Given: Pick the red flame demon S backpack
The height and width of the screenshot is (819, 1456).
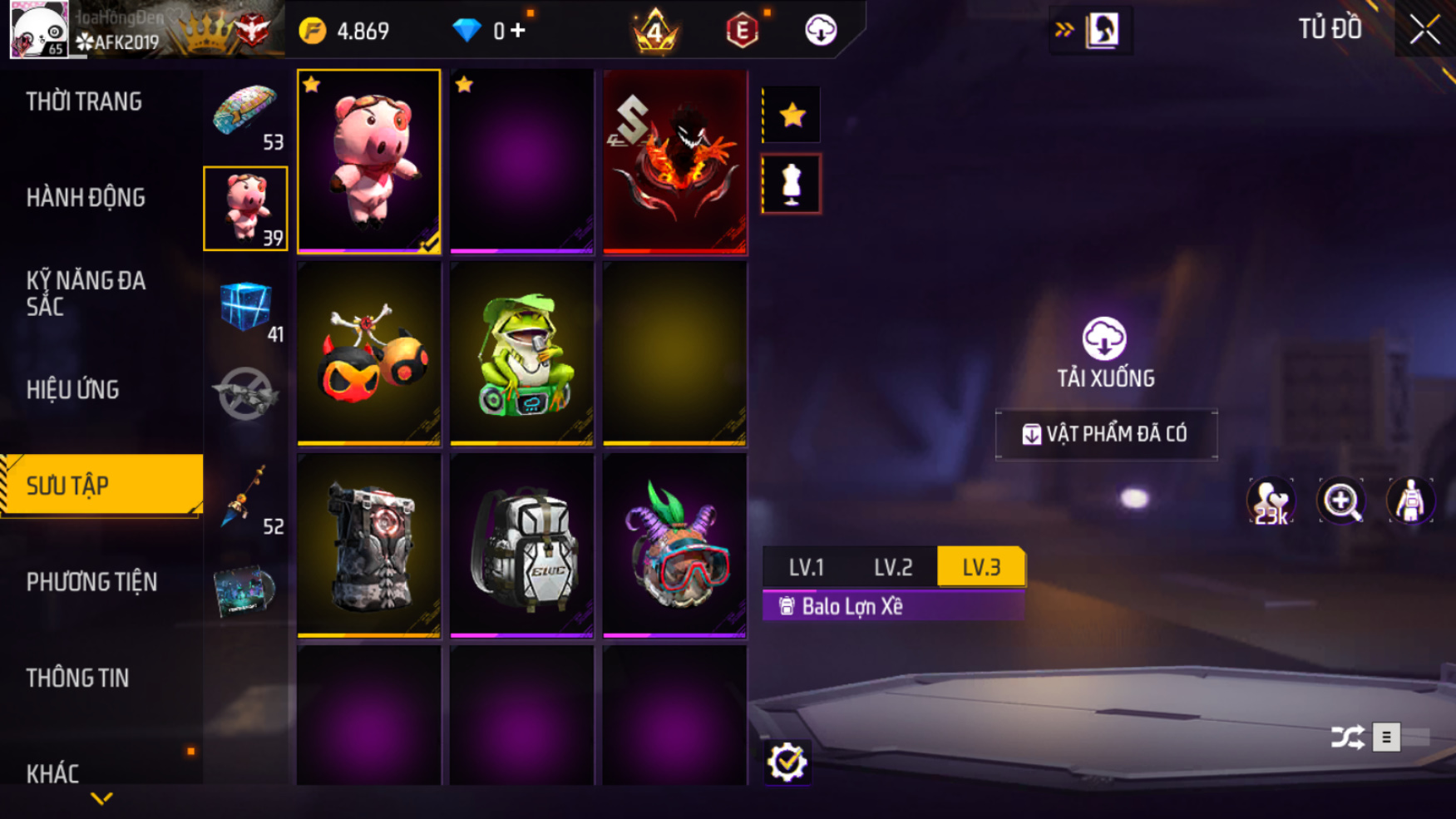Looking at the screenshot, I should coord(674,161).
